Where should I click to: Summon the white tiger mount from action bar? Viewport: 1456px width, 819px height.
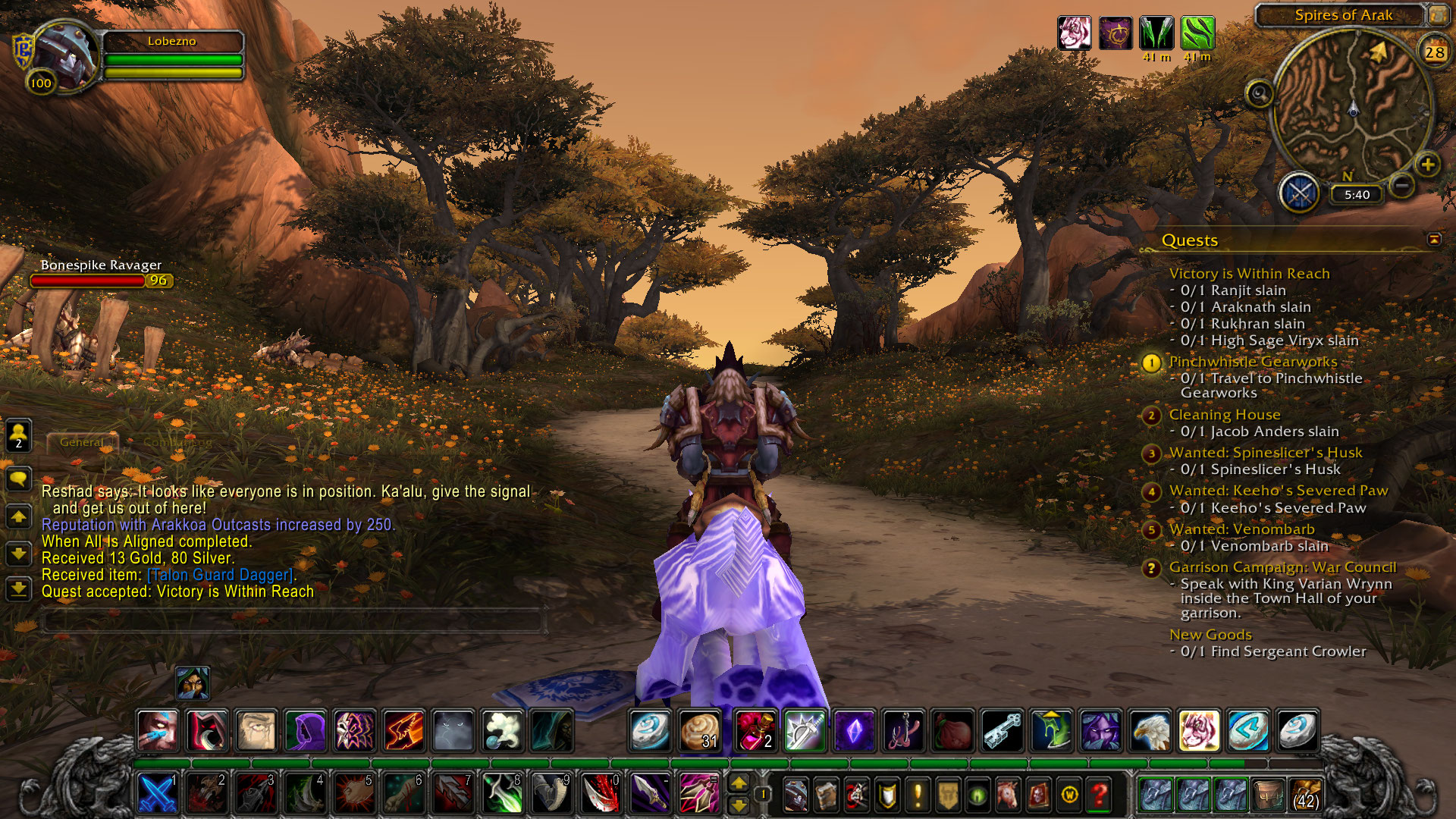tap(1199, 730)
